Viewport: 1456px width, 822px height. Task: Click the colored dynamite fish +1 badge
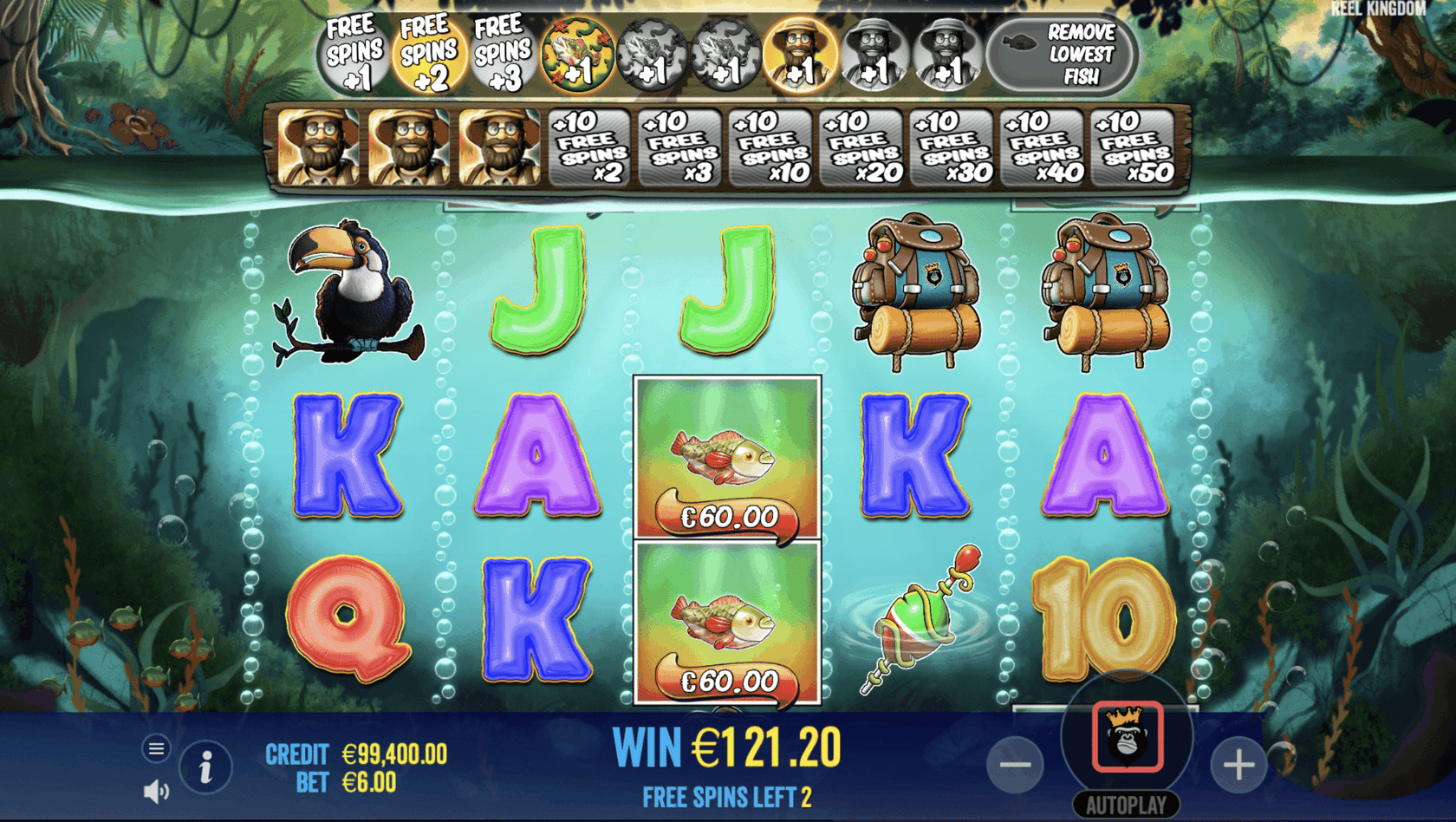[x=577, y=54]
